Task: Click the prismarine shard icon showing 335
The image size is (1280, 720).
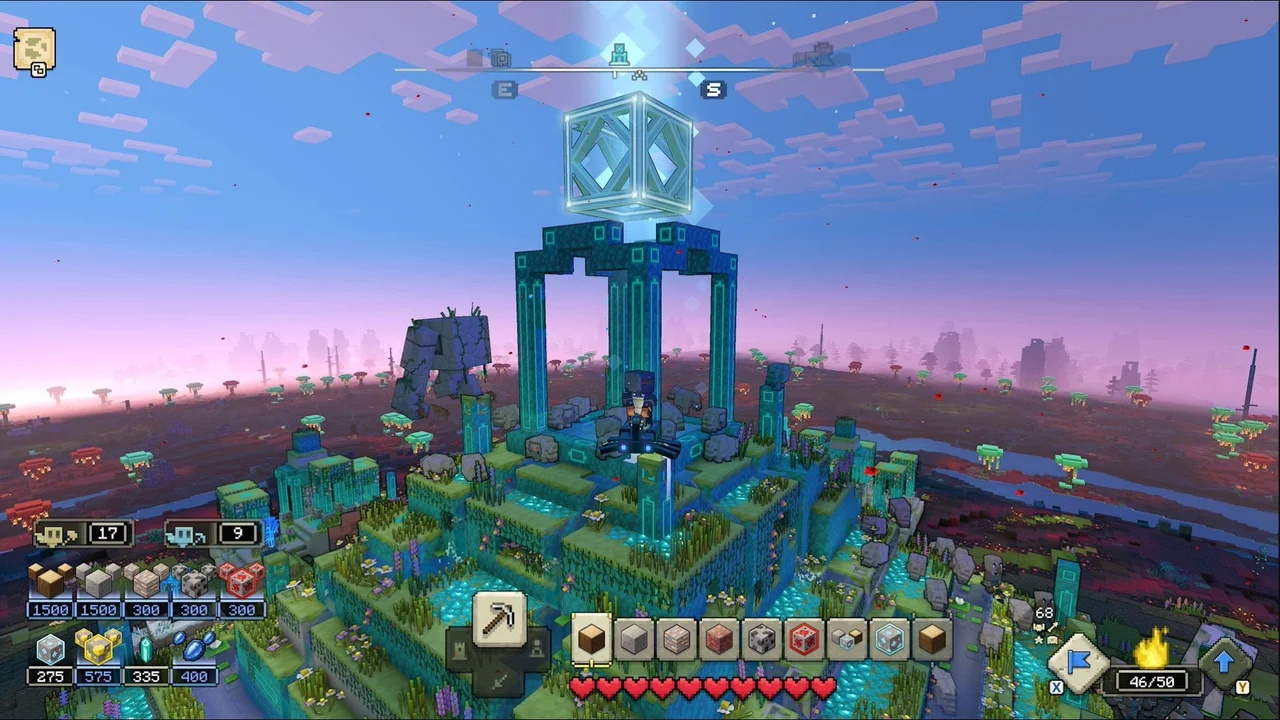Action: click(146, 650)
